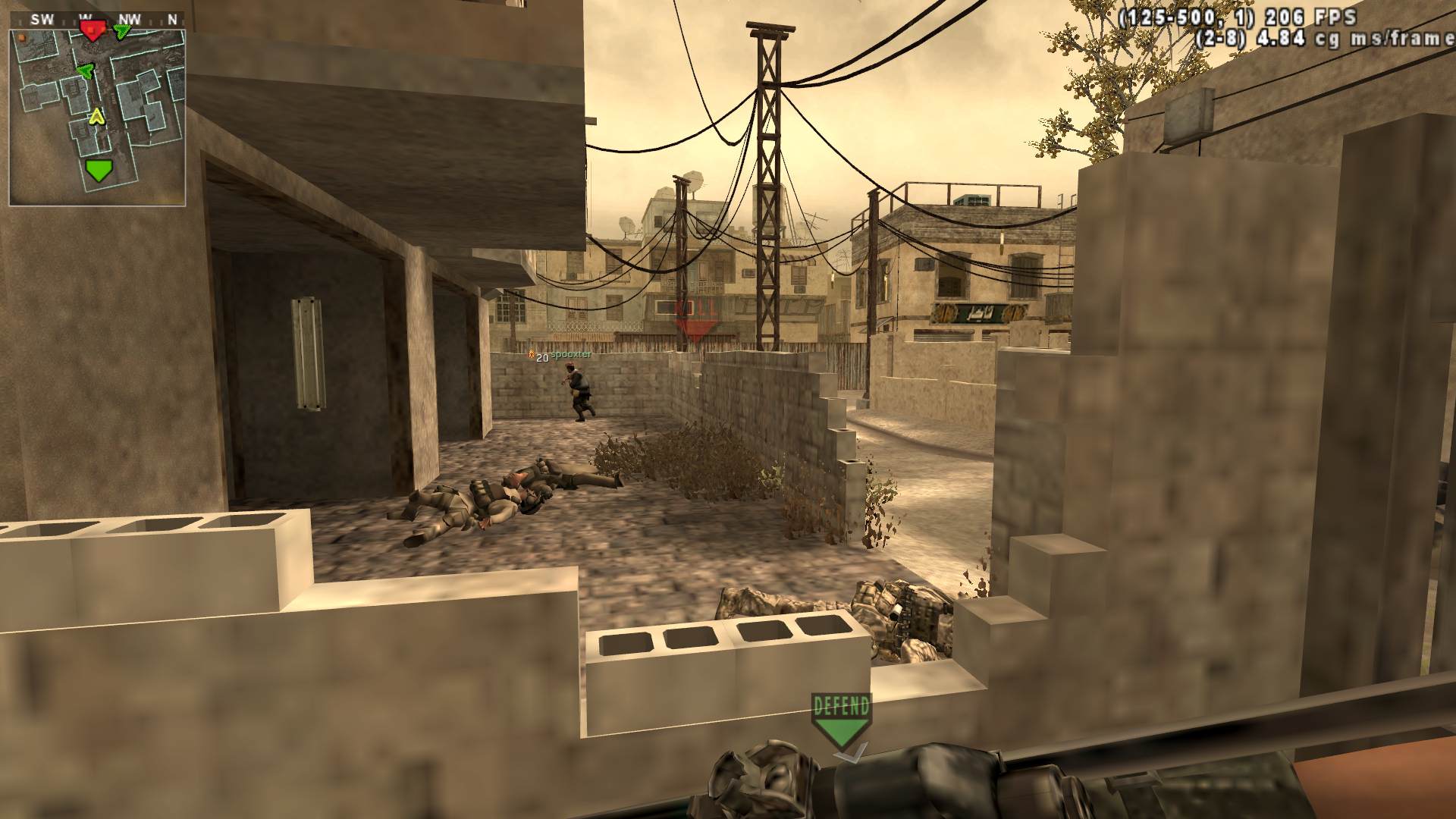
Task: Click the number 20 next to spooxter
Action: (x=541, y=358)
